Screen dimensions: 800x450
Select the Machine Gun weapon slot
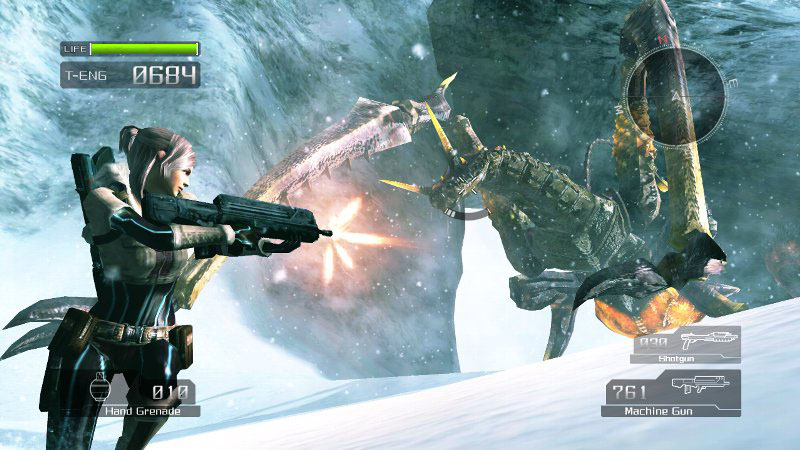tap(670, 392)
